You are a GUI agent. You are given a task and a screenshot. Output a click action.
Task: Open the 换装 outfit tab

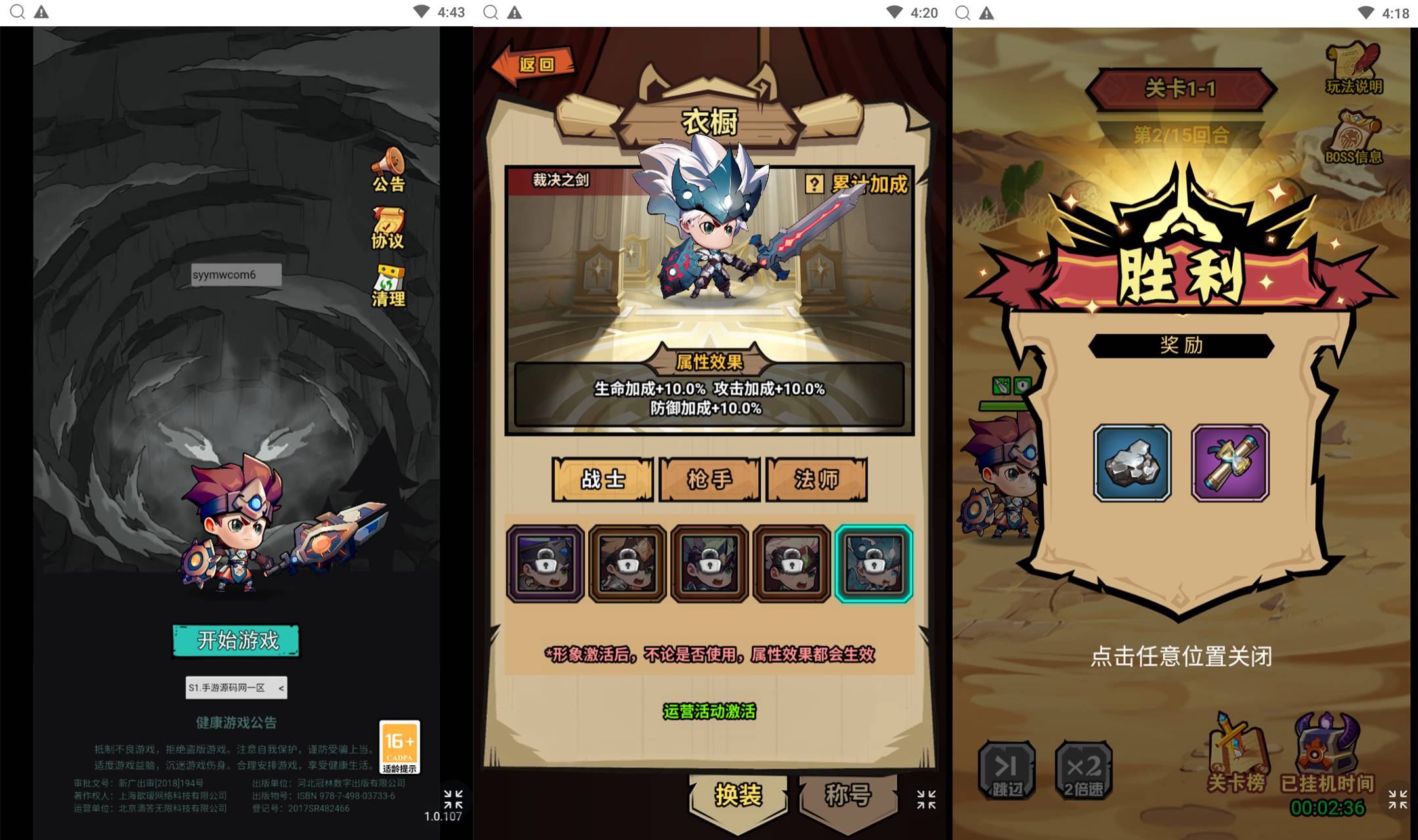click(739, 795)
